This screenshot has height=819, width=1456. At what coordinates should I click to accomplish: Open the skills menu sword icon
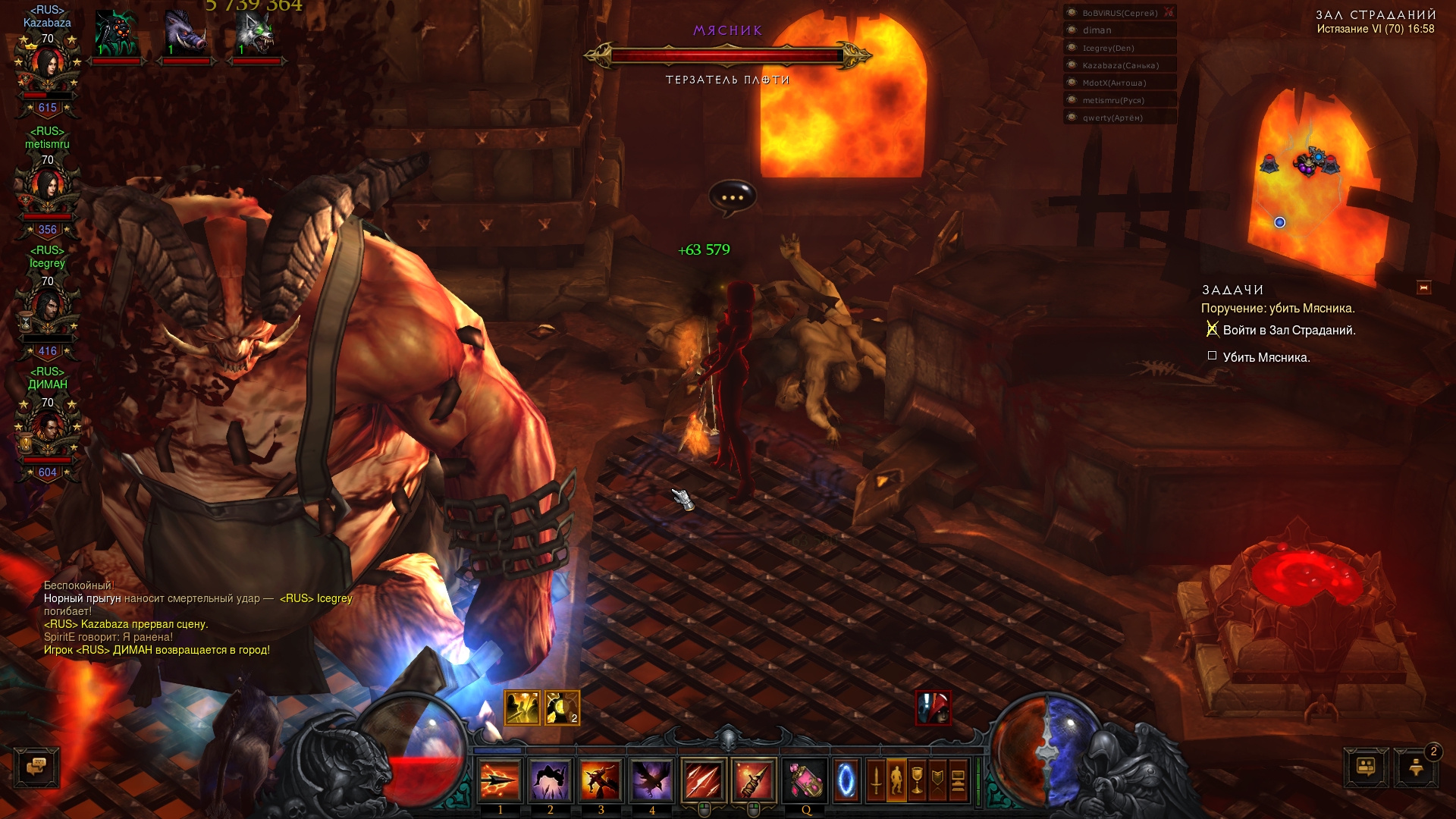click(876, 780)
